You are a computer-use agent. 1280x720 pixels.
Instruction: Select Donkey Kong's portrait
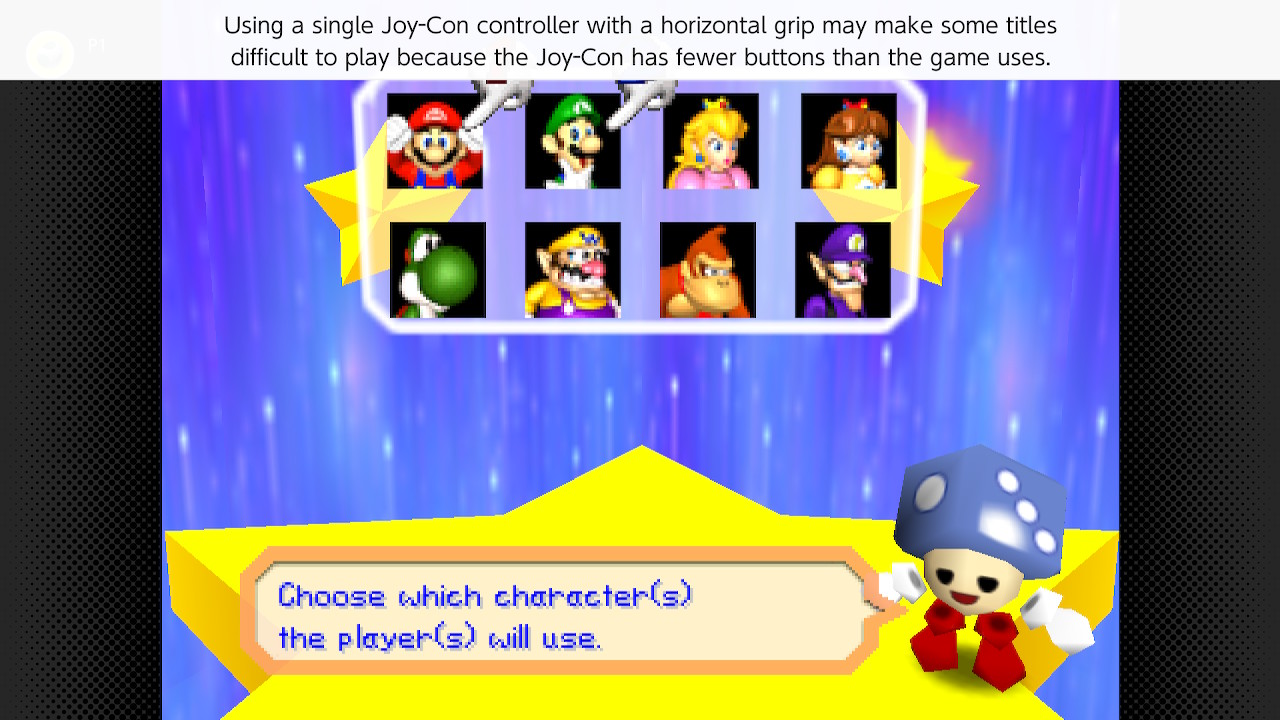[708, 270]
